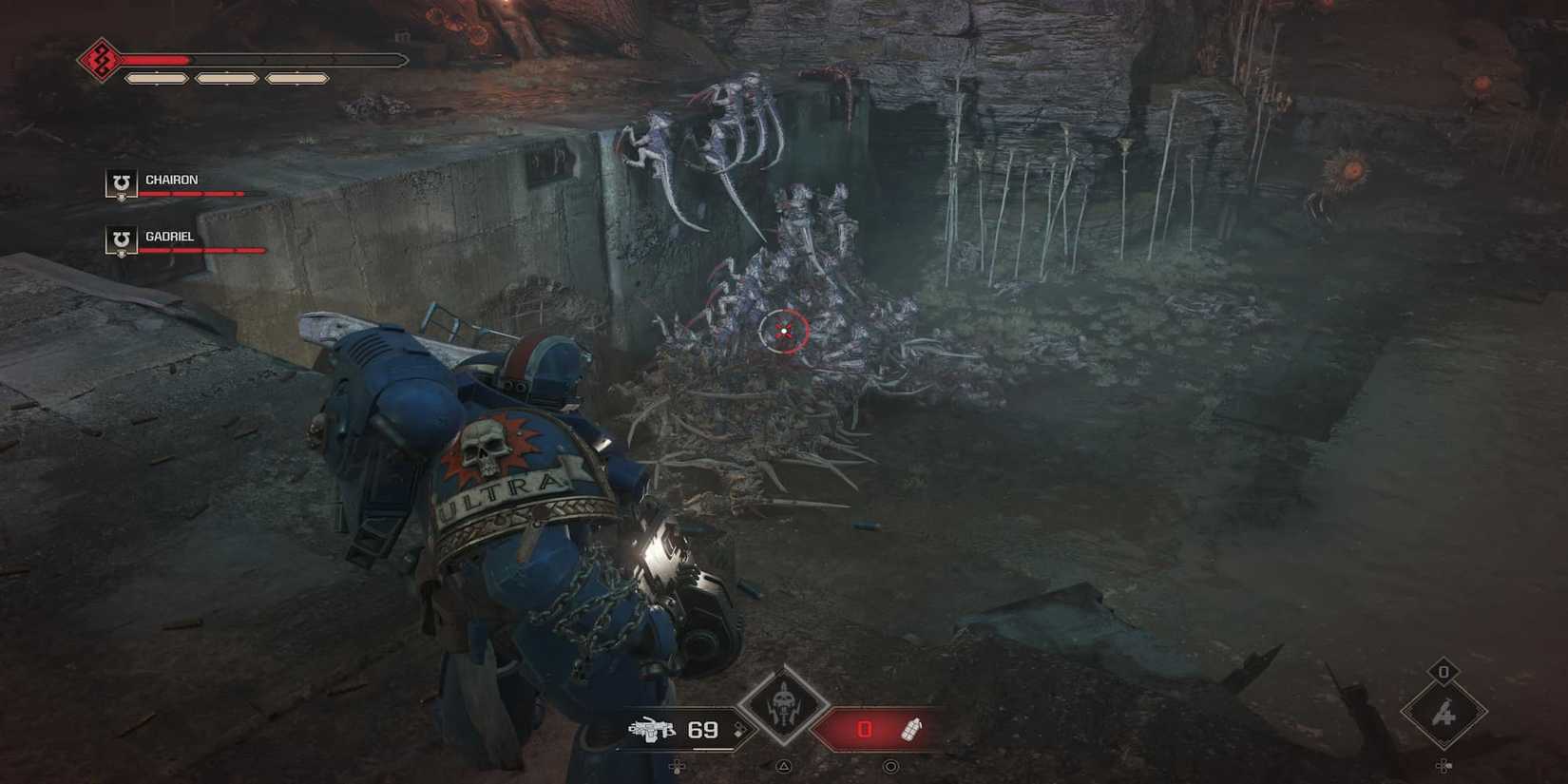1568x784 pixels.
Task: Select the Ultramarines insignia beside Gadriel
Action: [x=120, y=242]
